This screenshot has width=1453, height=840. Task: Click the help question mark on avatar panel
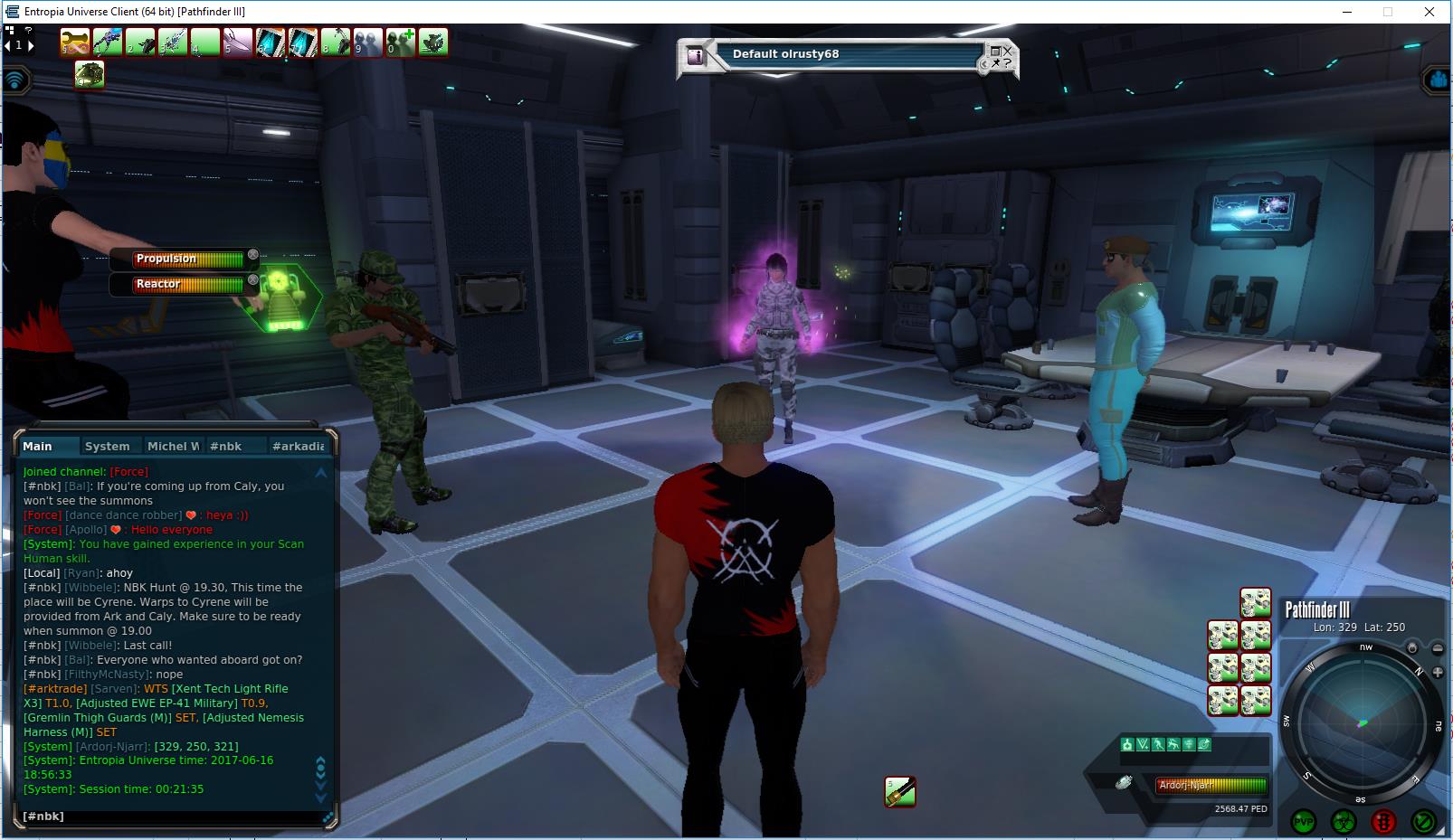click(1007, 63)
